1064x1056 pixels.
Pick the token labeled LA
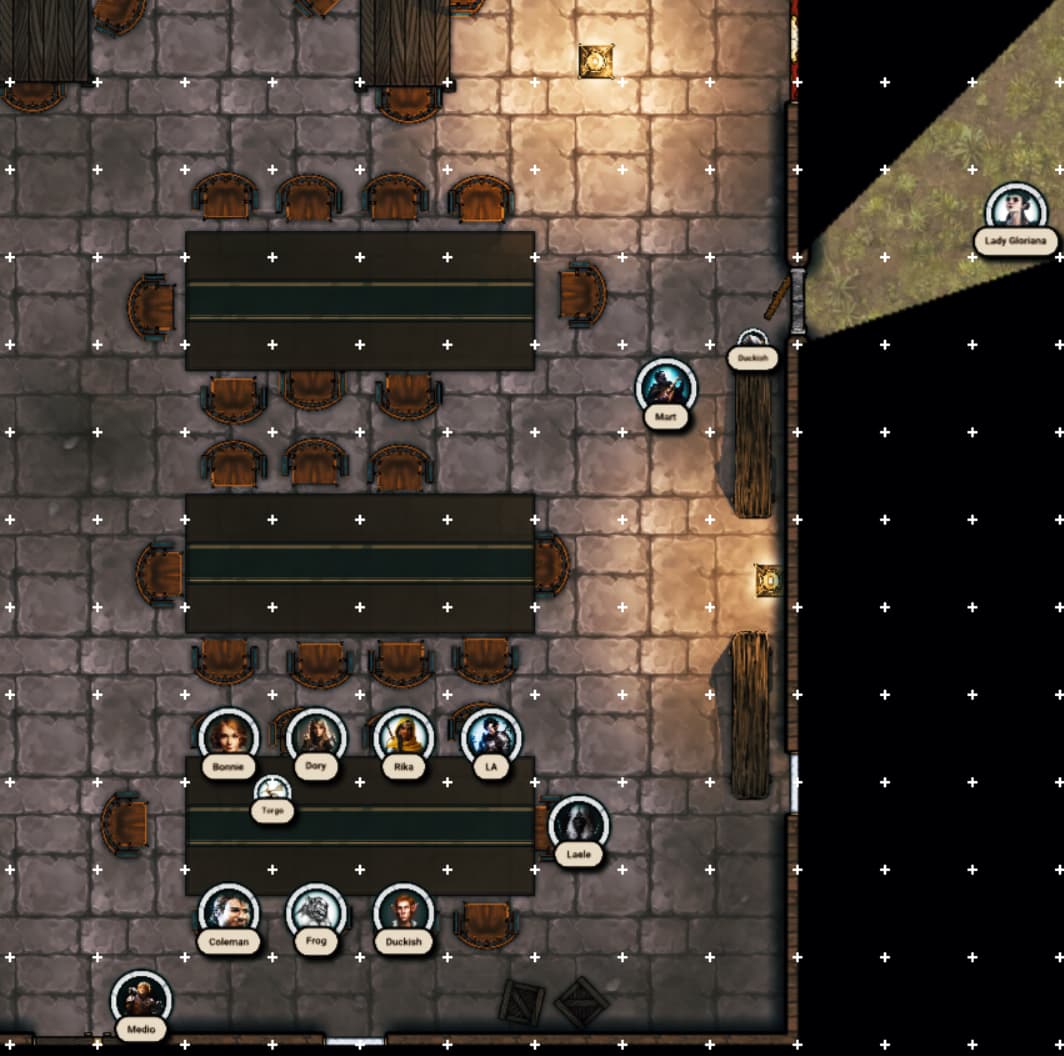pos(491,737)
